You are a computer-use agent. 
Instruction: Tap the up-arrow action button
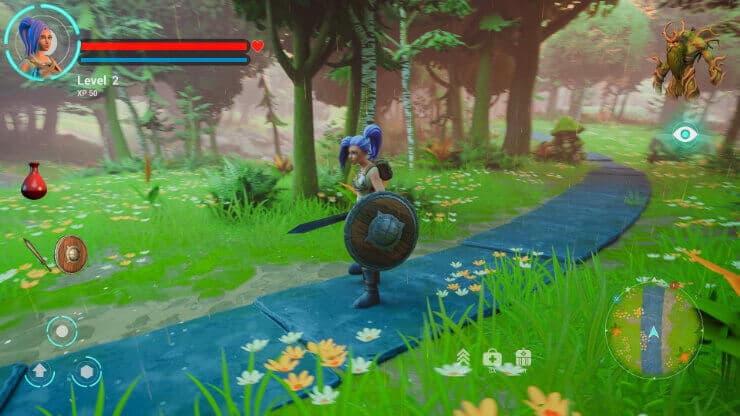click(38, 372)
